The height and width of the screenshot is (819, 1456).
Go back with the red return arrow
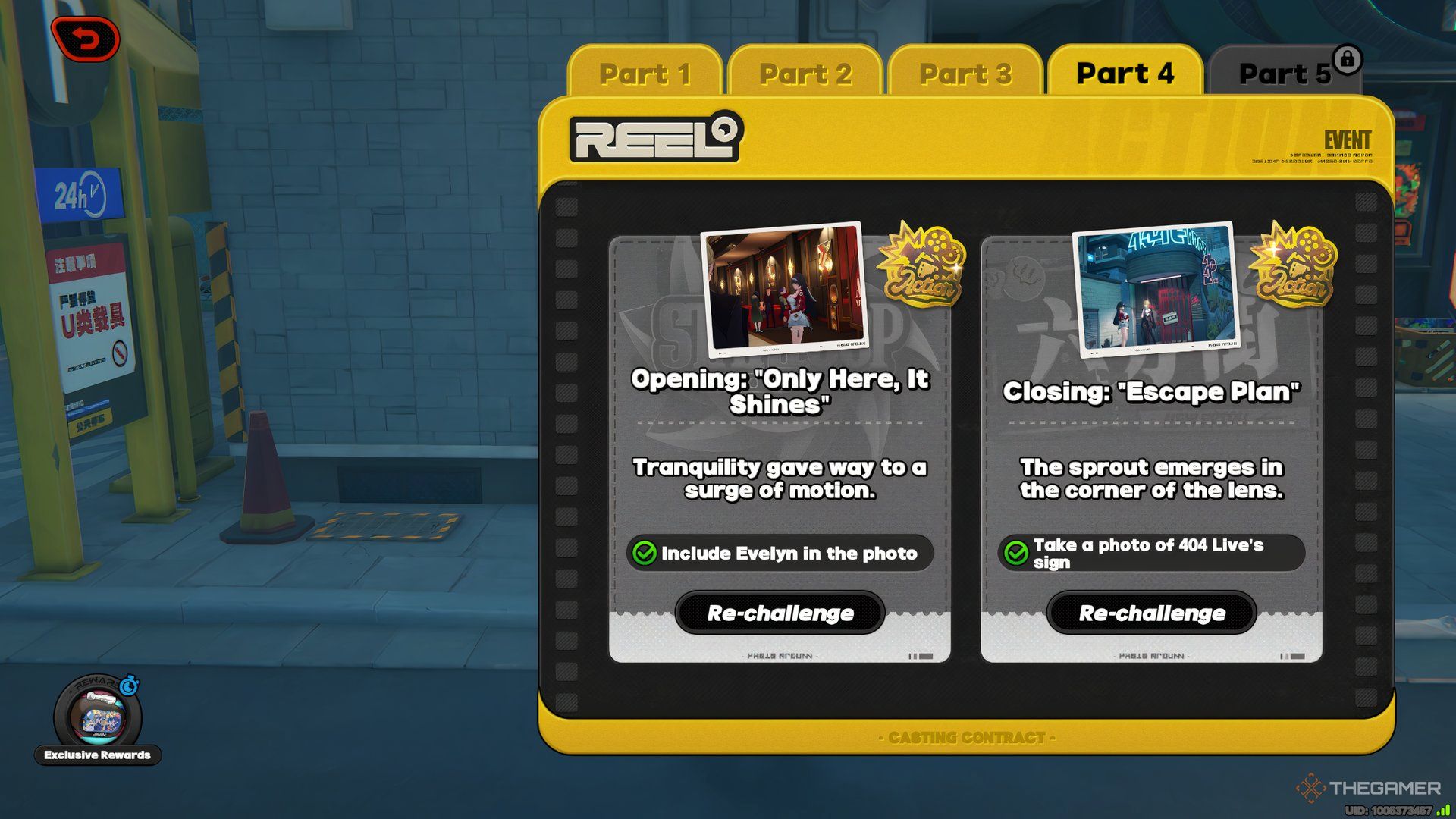click(86, 39)
